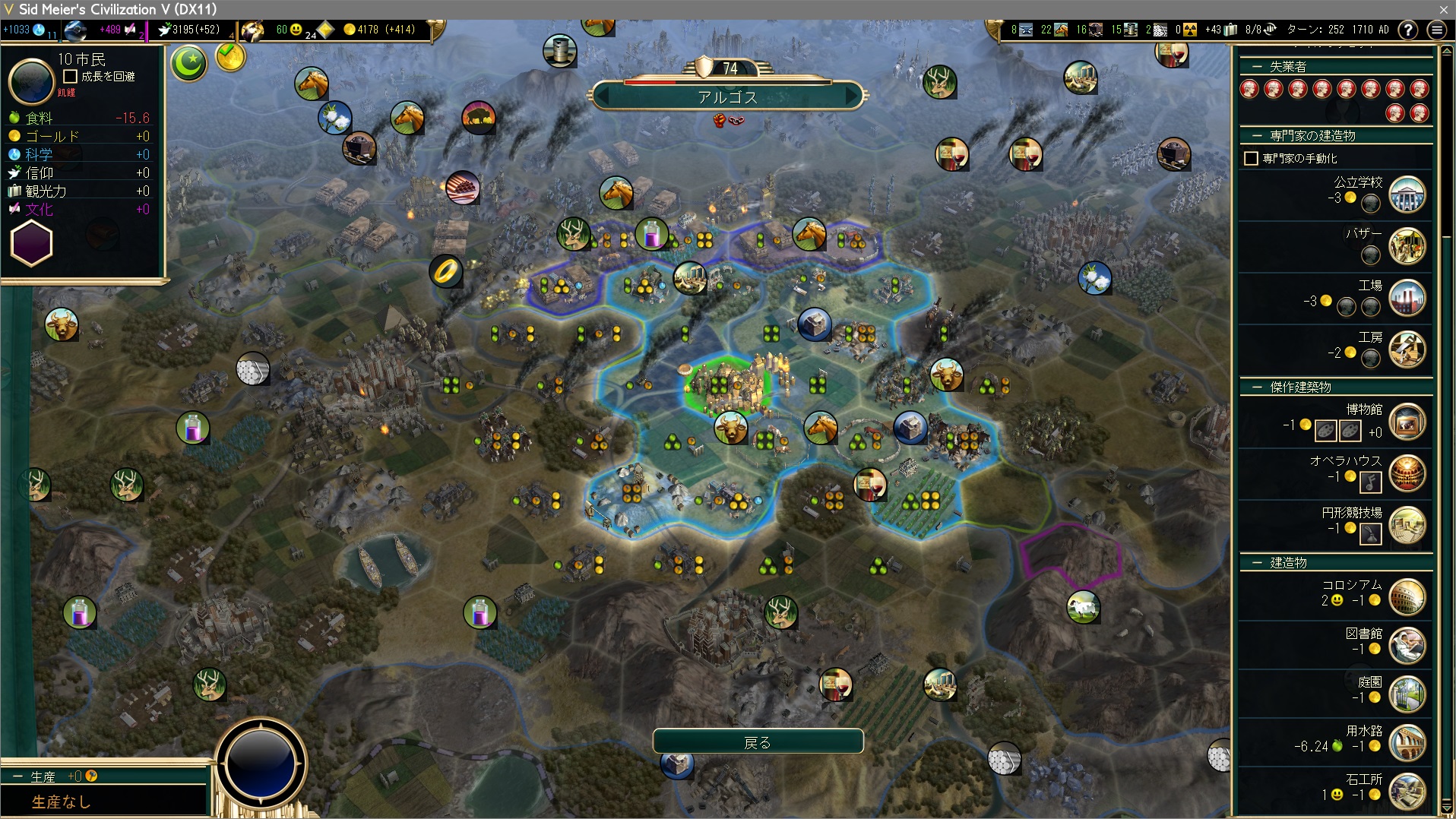Select the 公立学校 building icon
The image size is (1456, 819).
click(x=1407, y=195)
